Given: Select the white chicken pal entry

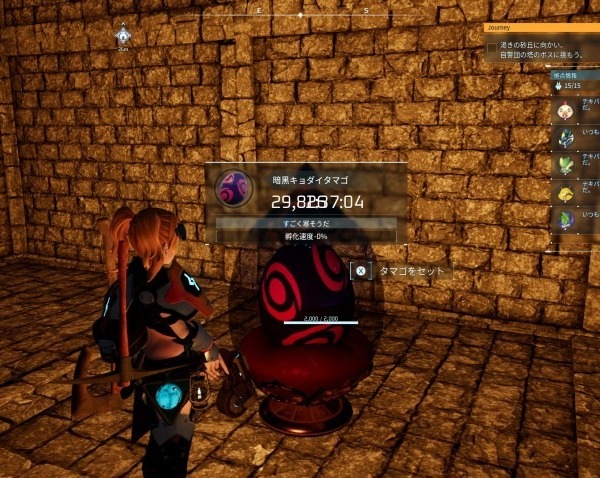Looking at the screenshot, I should 566,112.
